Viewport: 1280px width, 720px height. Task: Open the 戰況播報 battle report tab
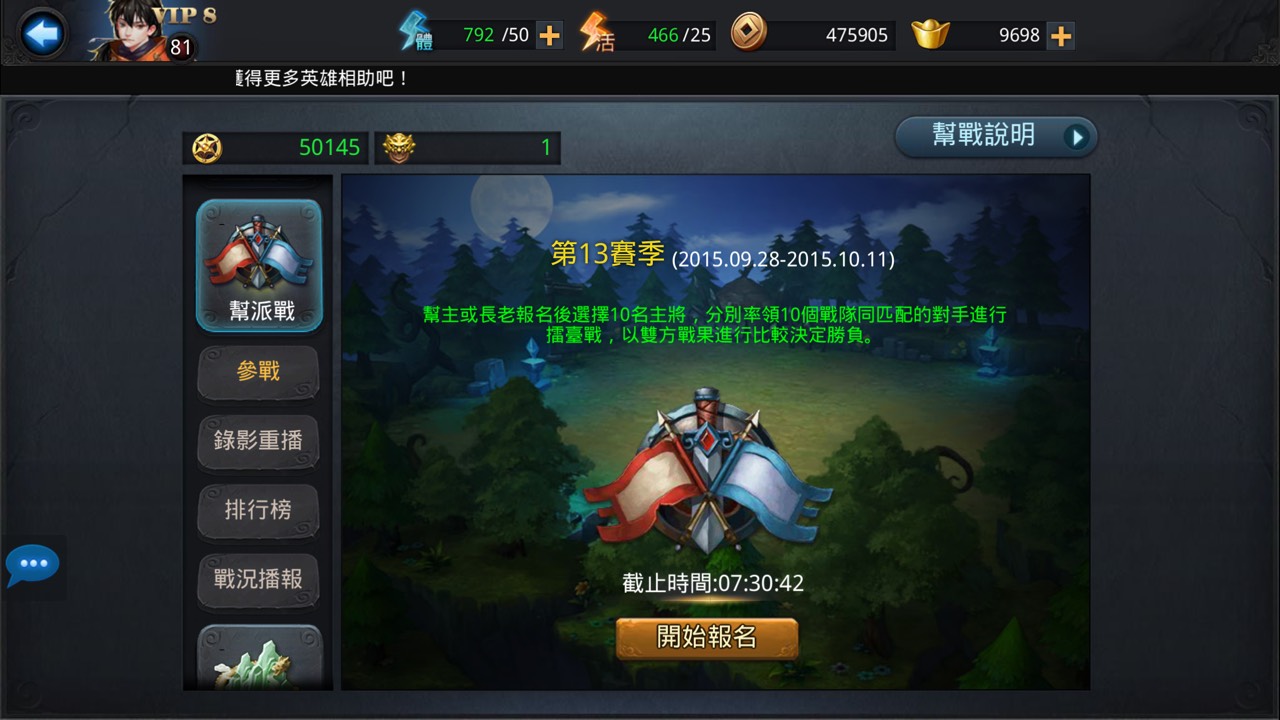(258, 581)
